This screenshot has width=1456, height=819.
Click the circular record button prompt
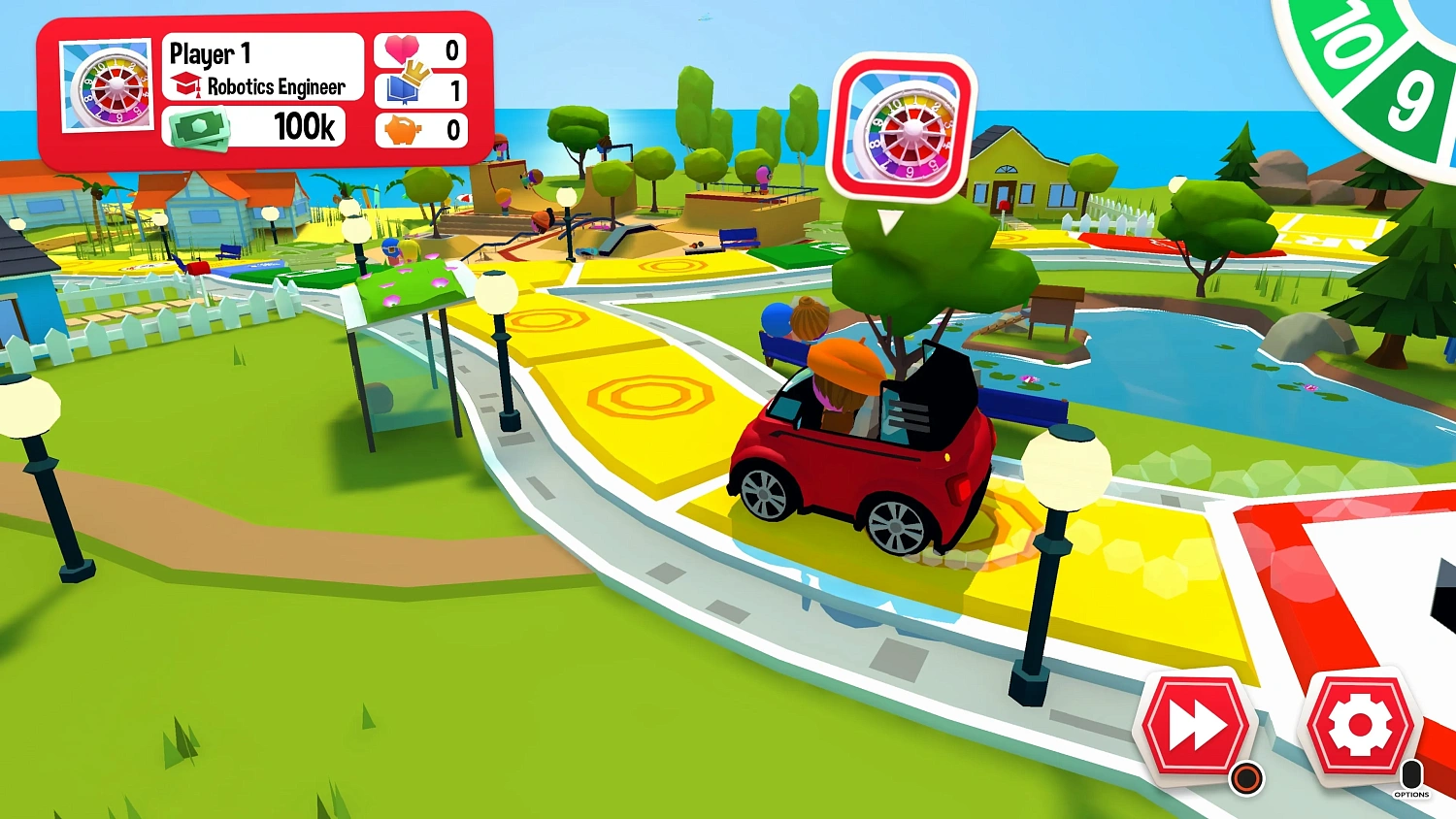pos(1247,777)
